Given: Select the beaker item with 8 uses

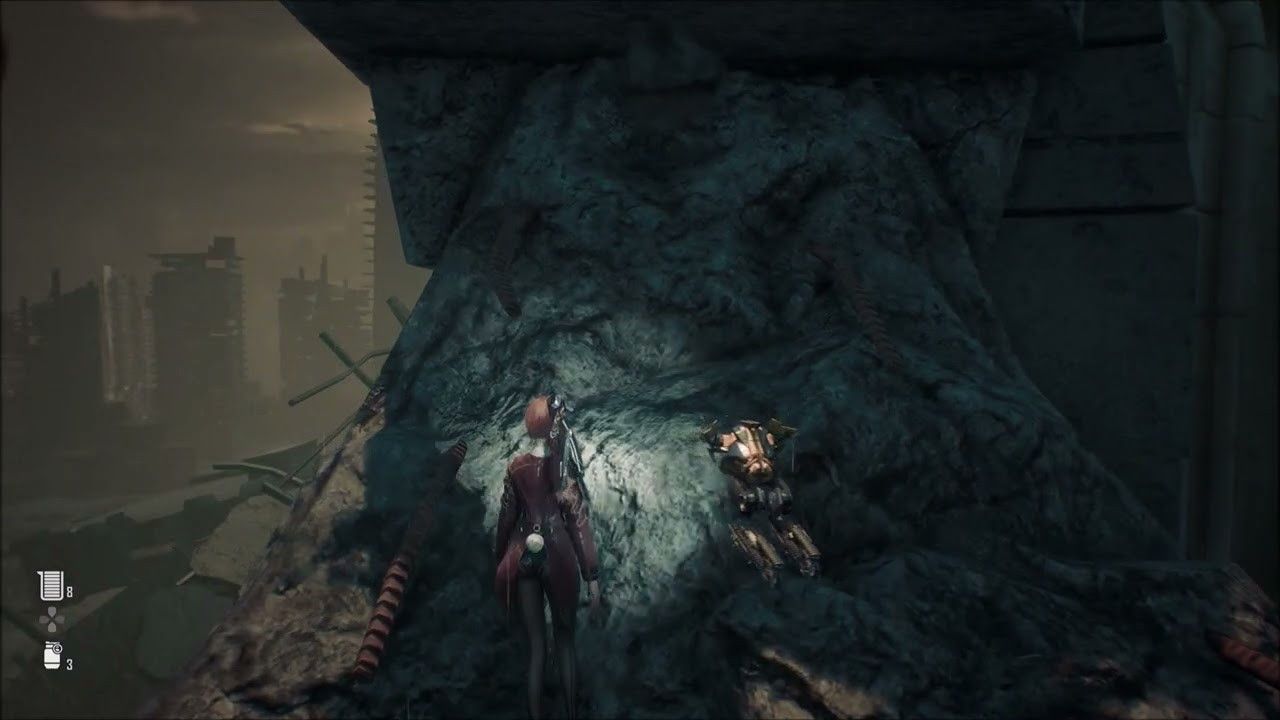Looking at the screenshot, I should tap(50, 585).
